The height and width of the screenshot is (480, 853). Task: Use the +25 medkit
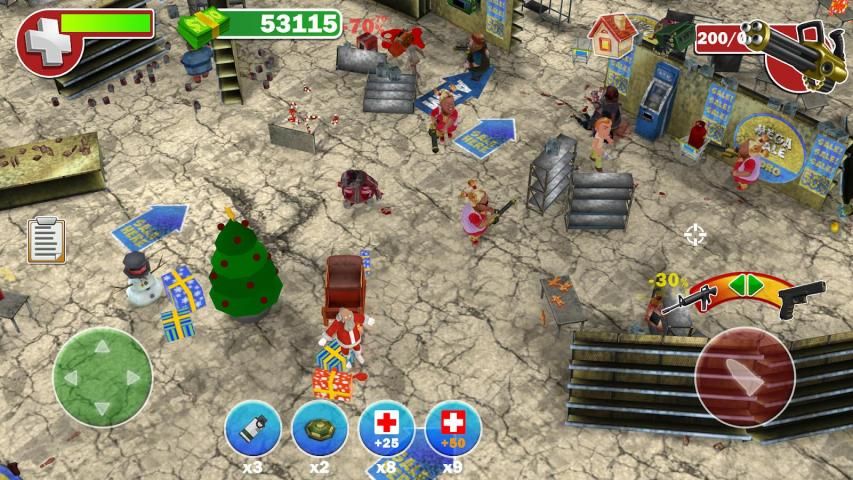pos(386,430)
